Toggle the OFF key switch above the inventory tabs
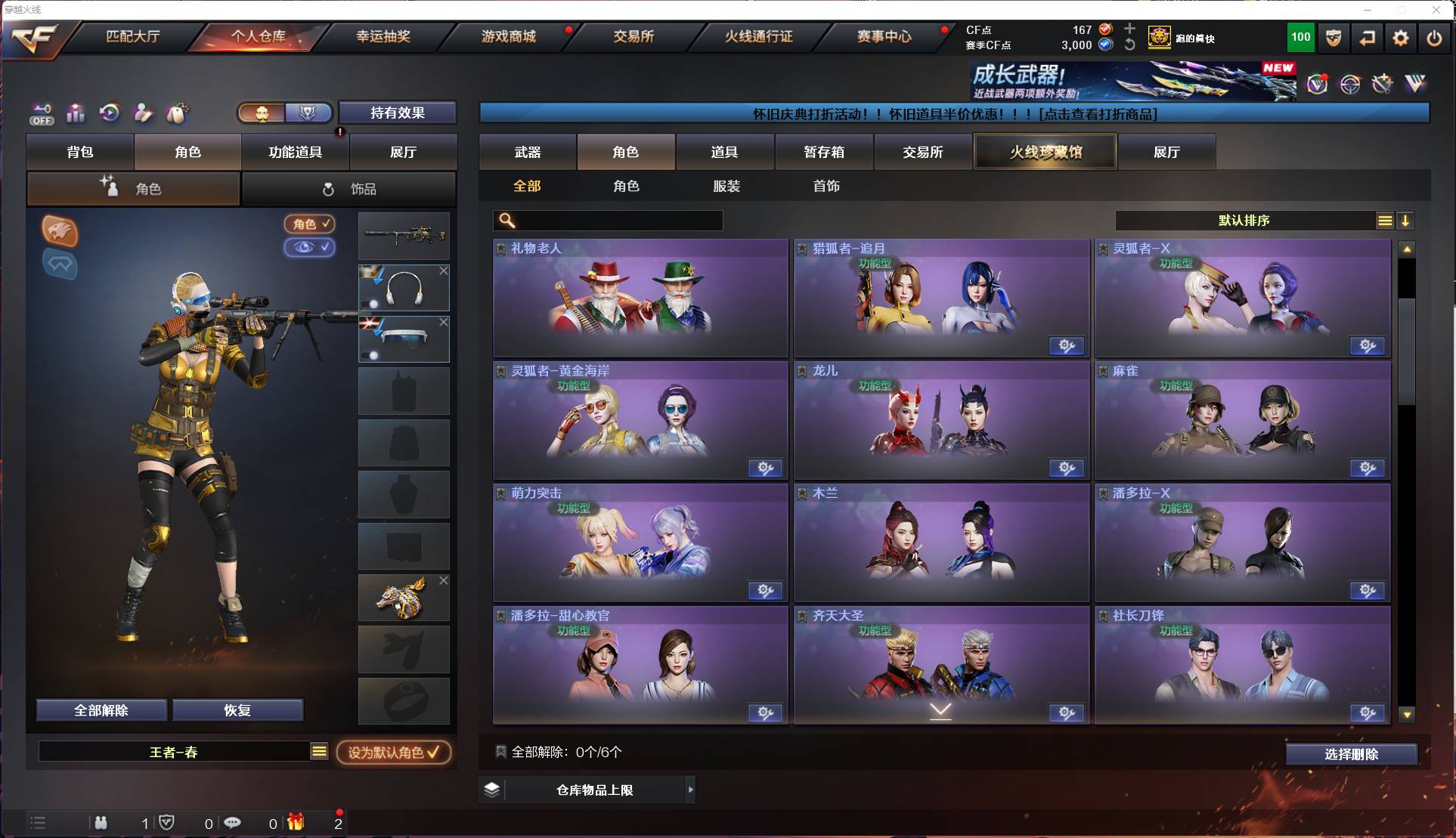The height and width of the screenshot is (838, 1456). click(42, 113)
